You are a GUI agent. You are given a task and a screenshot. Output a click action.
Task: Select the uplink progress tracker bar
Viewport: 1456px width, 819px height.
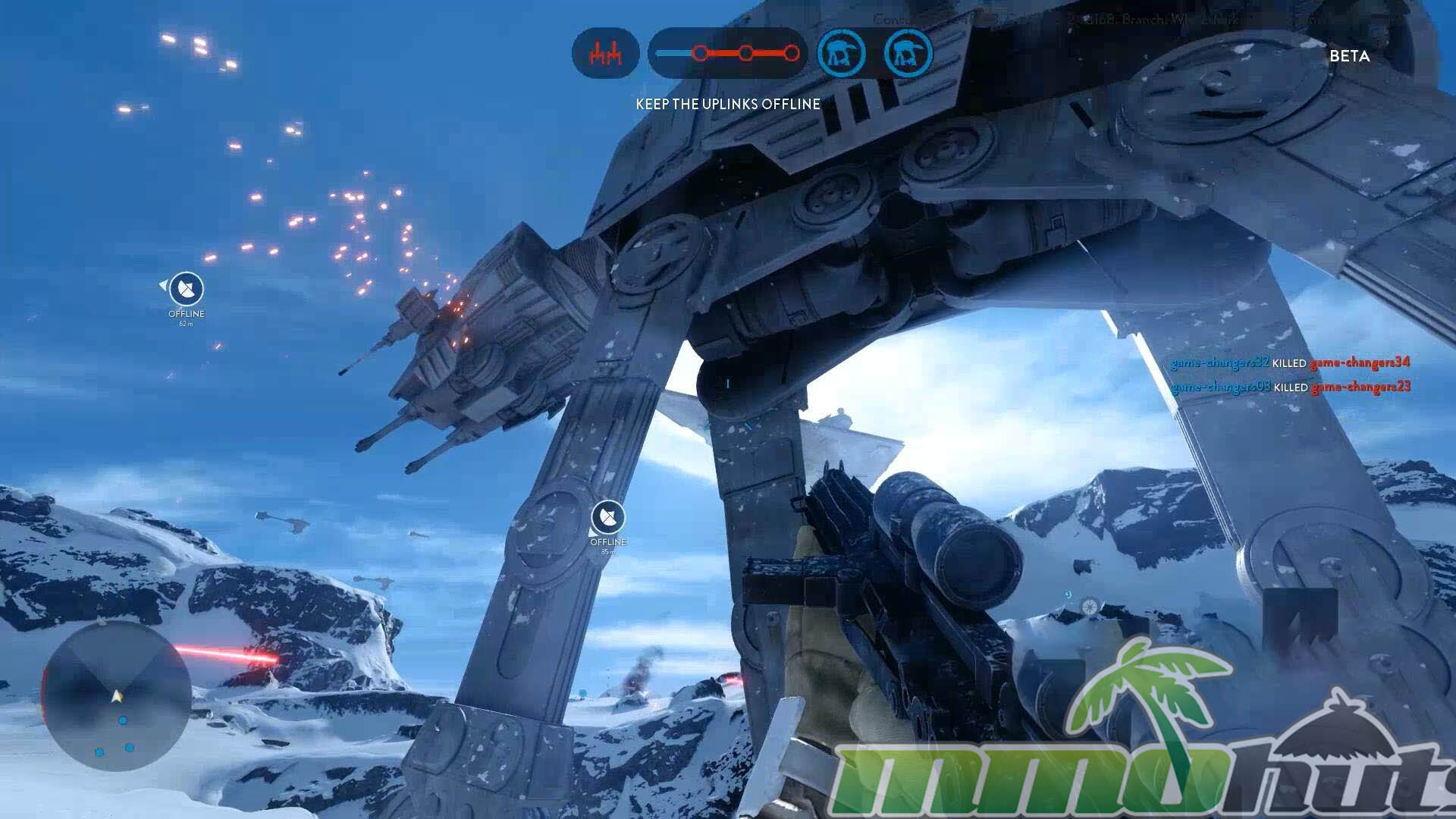click(728, 54)
